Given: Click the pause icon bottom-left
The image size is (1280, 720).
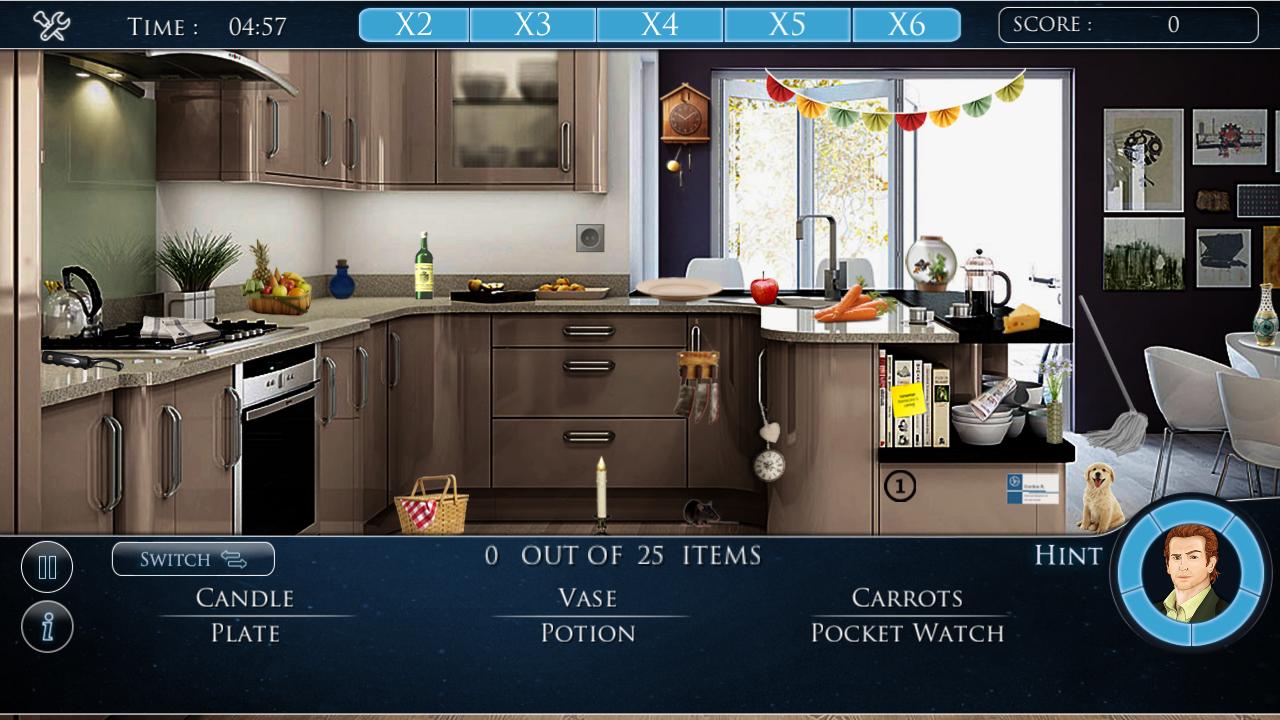Looking at the screenshot, I should (47, 566).
